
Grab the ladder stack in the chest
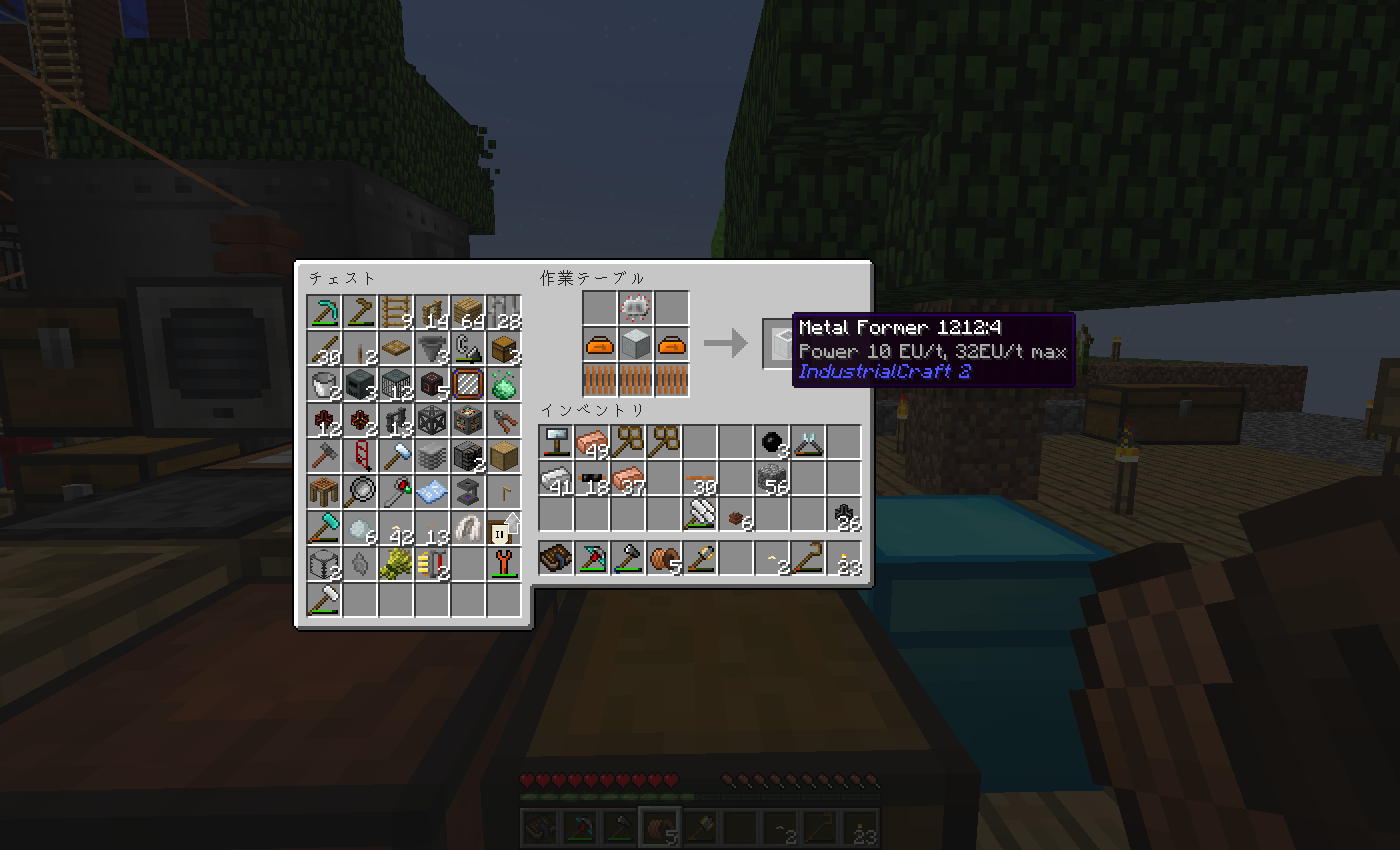(397, 312)
